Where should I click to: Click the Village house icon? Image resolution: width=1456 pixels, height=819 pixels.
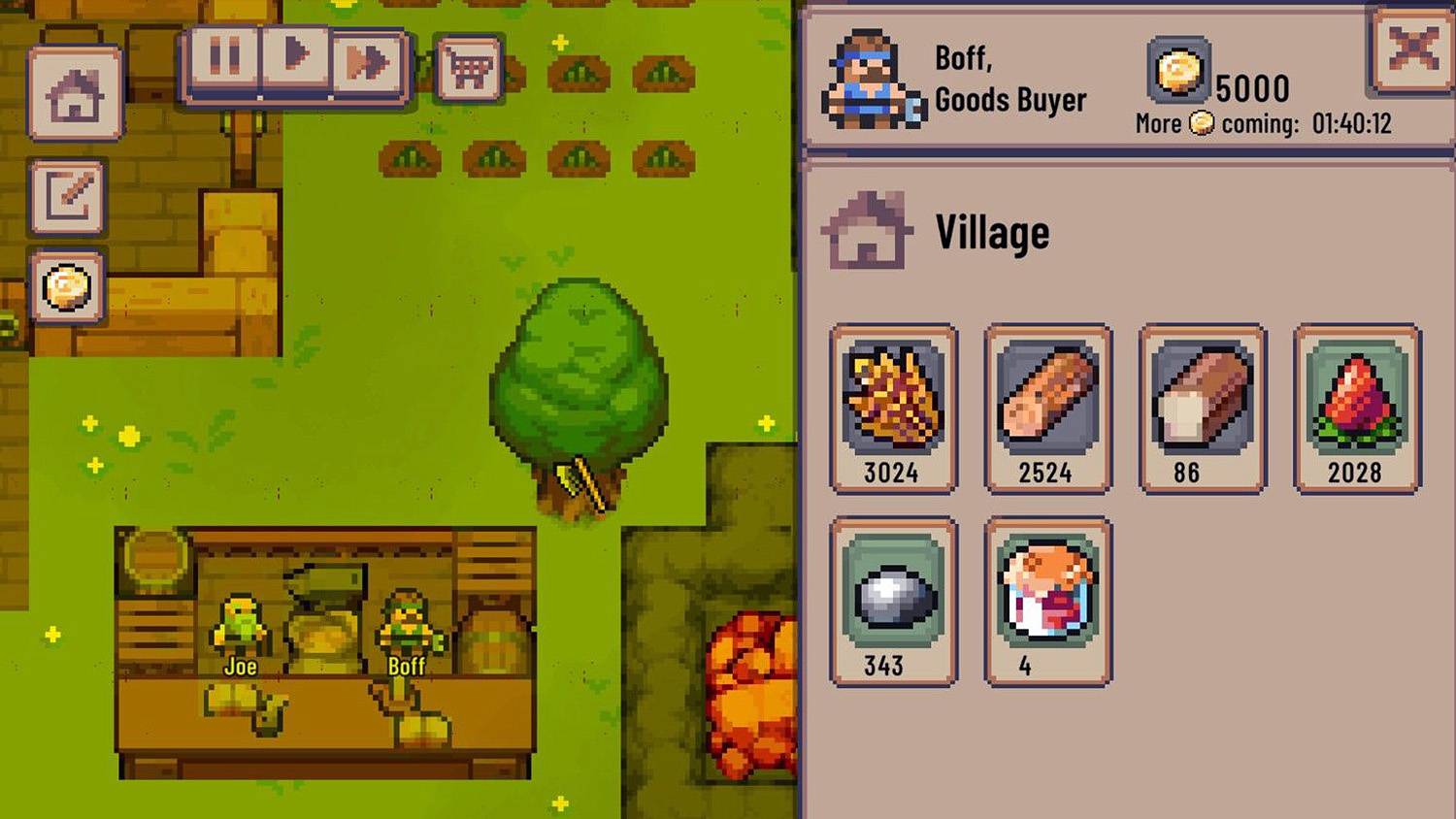pyautogui.click(x=865, y=229)
